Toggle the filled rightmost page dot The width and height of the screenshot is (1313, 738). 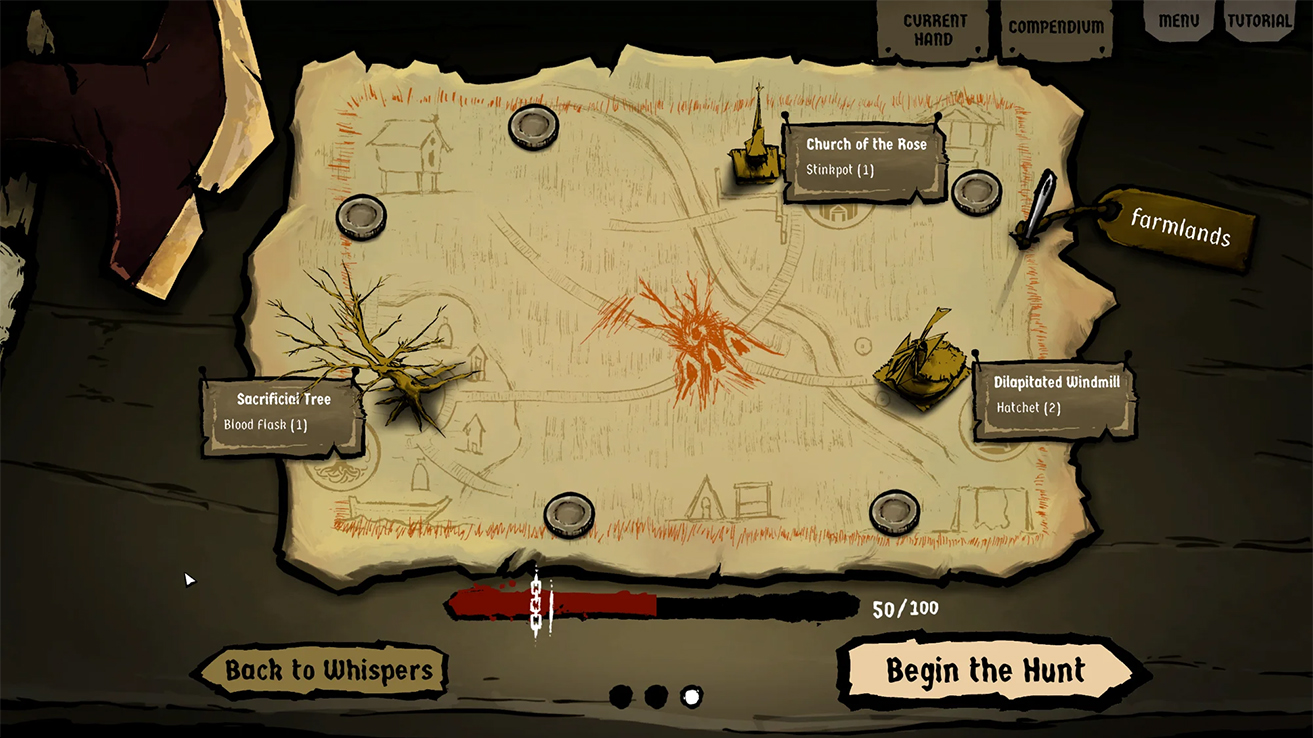tap(692, 696)
